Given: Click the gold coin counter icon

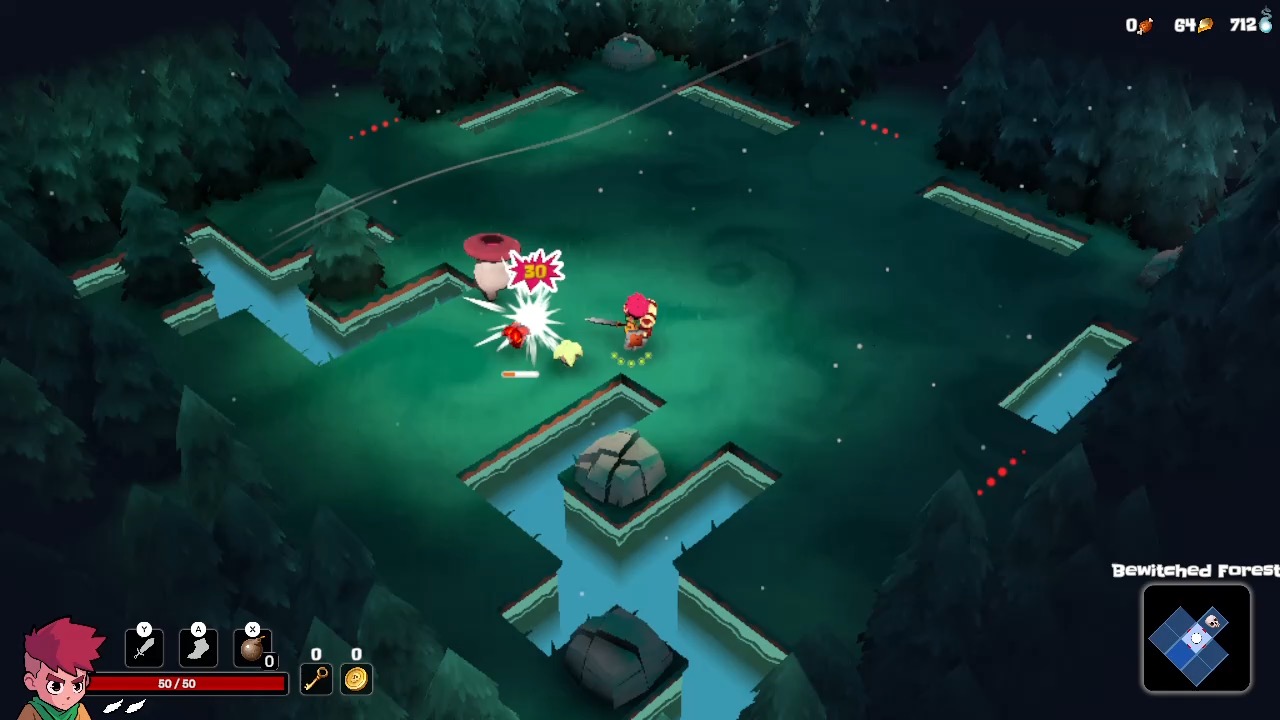Looking at the screenshot, I should (x=357, y=681).
